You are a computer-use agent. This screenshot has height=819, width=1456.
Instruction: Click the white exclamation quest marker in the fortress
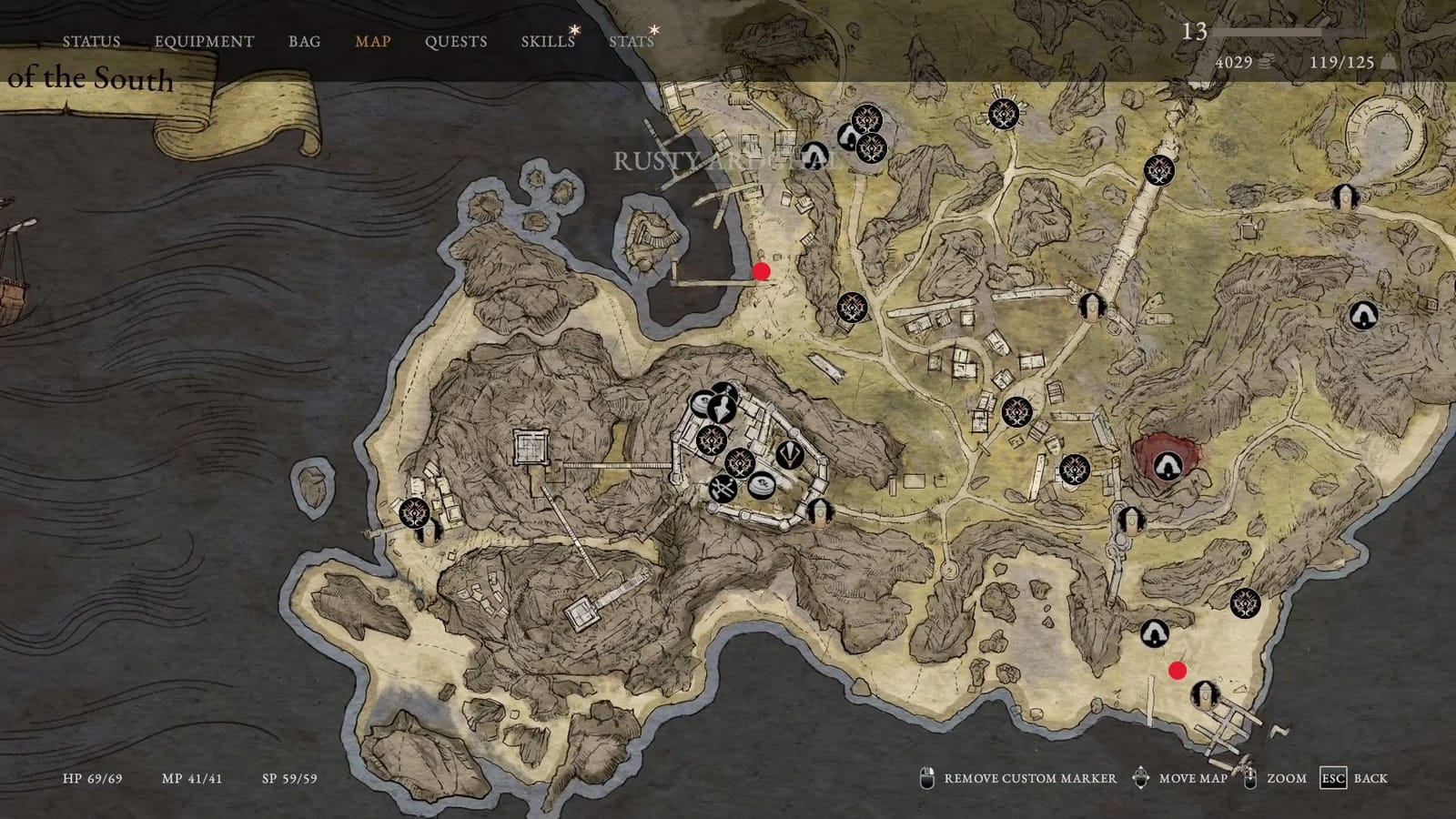point(788,454)
